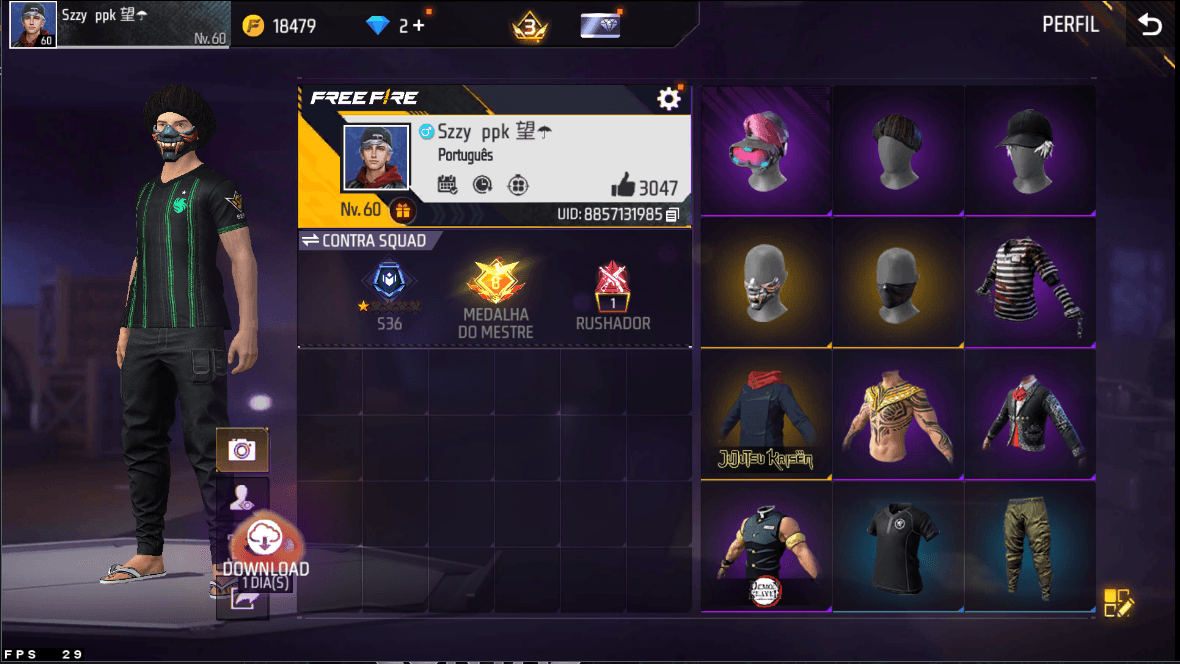Open profile settings gear icon
1180x664 pixels.
(x=668, y=98)
